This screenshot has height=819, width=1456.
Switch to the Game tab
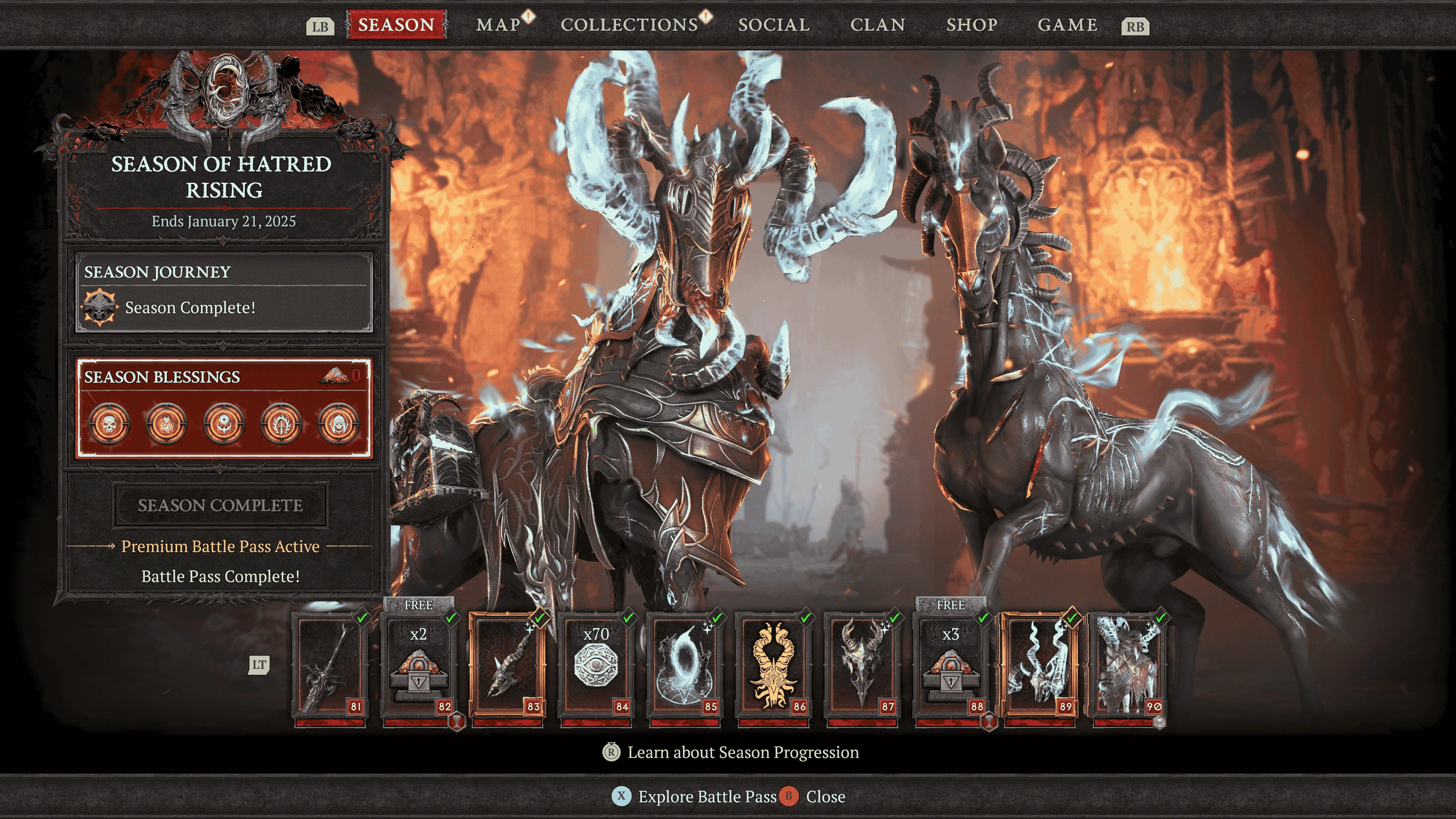pyautogui.click(x=1067, y=25)
